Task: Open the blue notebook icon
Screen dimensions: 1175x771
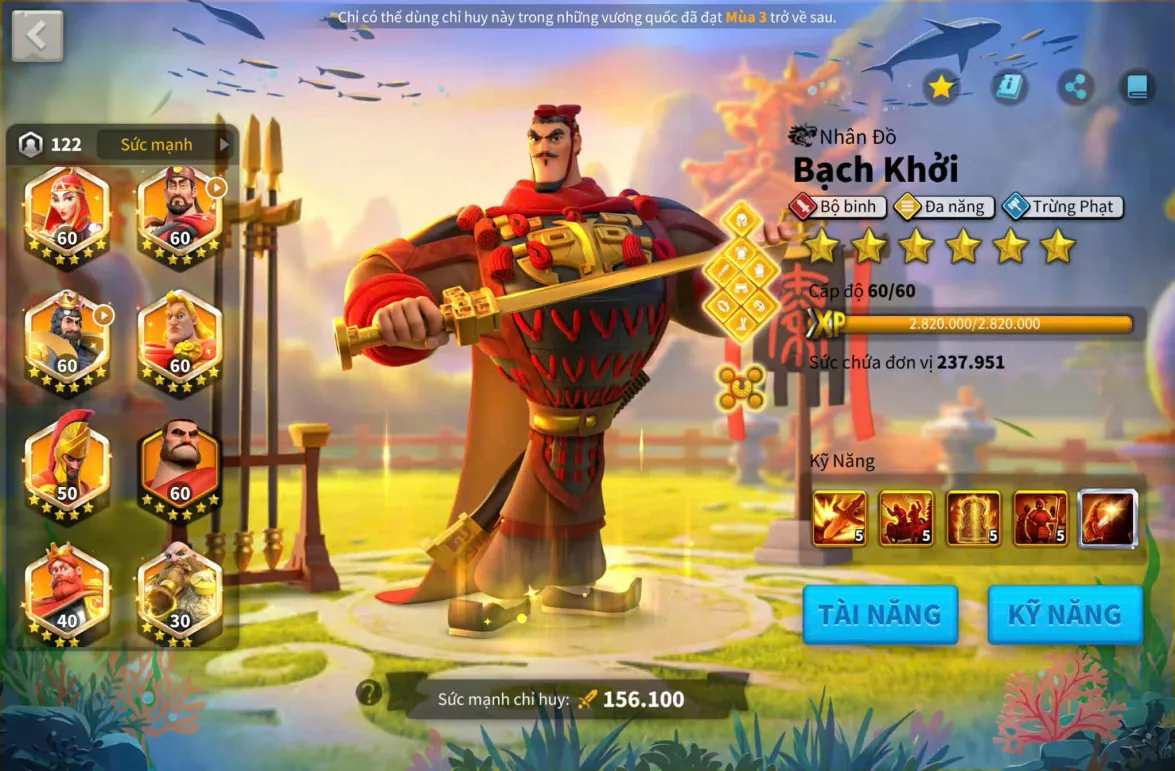Action: pos(1137,87)
